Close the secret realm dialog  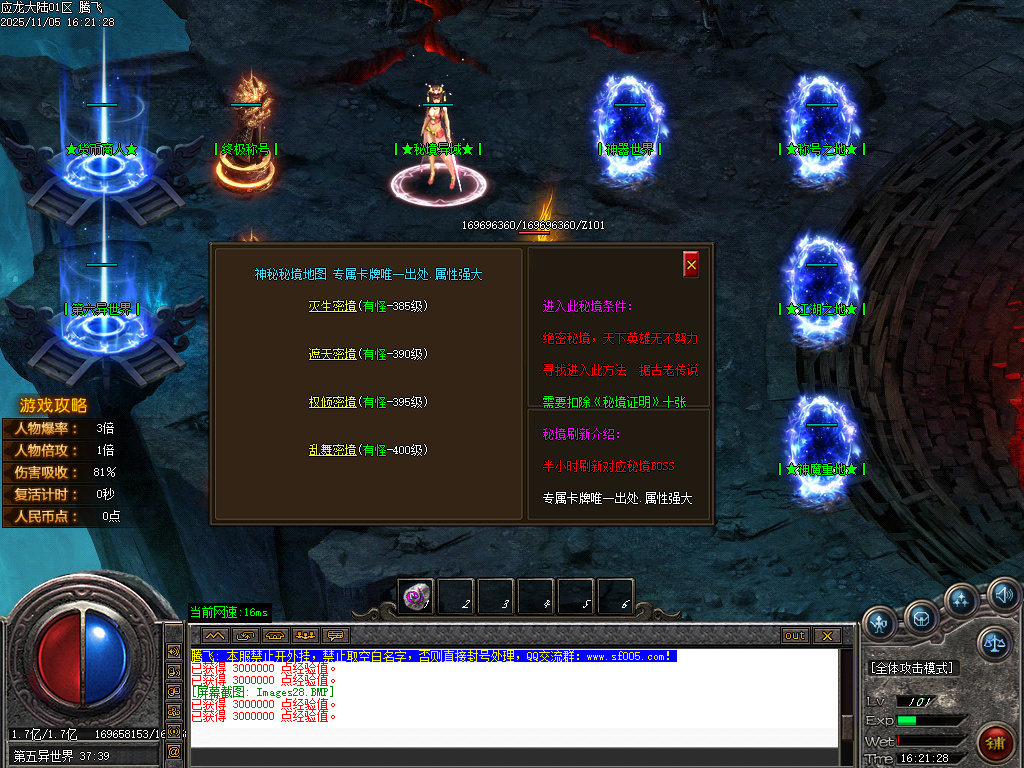tap(691, 264)
